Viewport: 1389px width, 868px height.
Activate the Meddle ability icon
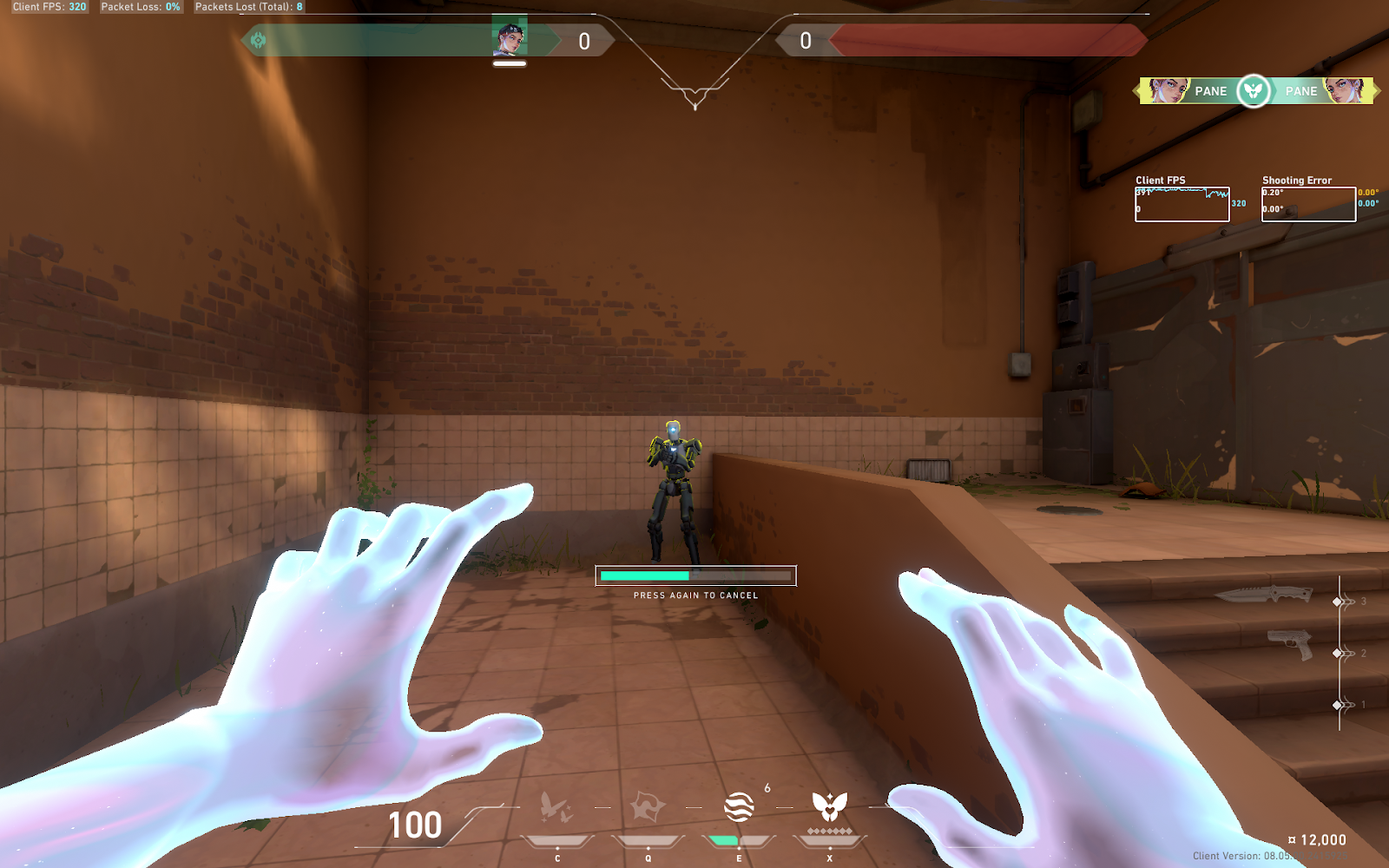coord(648,807)
